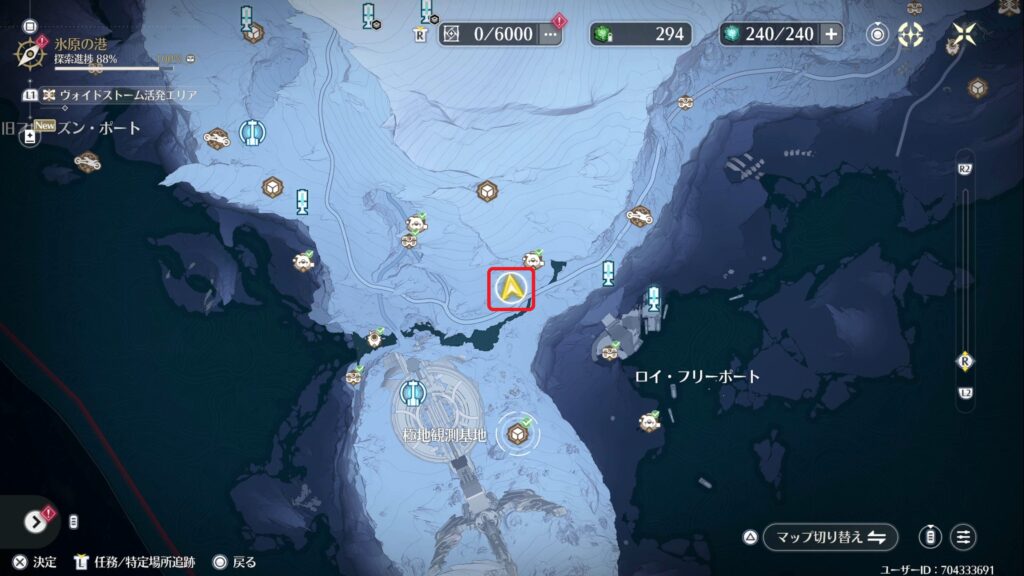Click the circular target icon left of crosshair
Screen dimensions: 1024x576
[x=878, y=34]
